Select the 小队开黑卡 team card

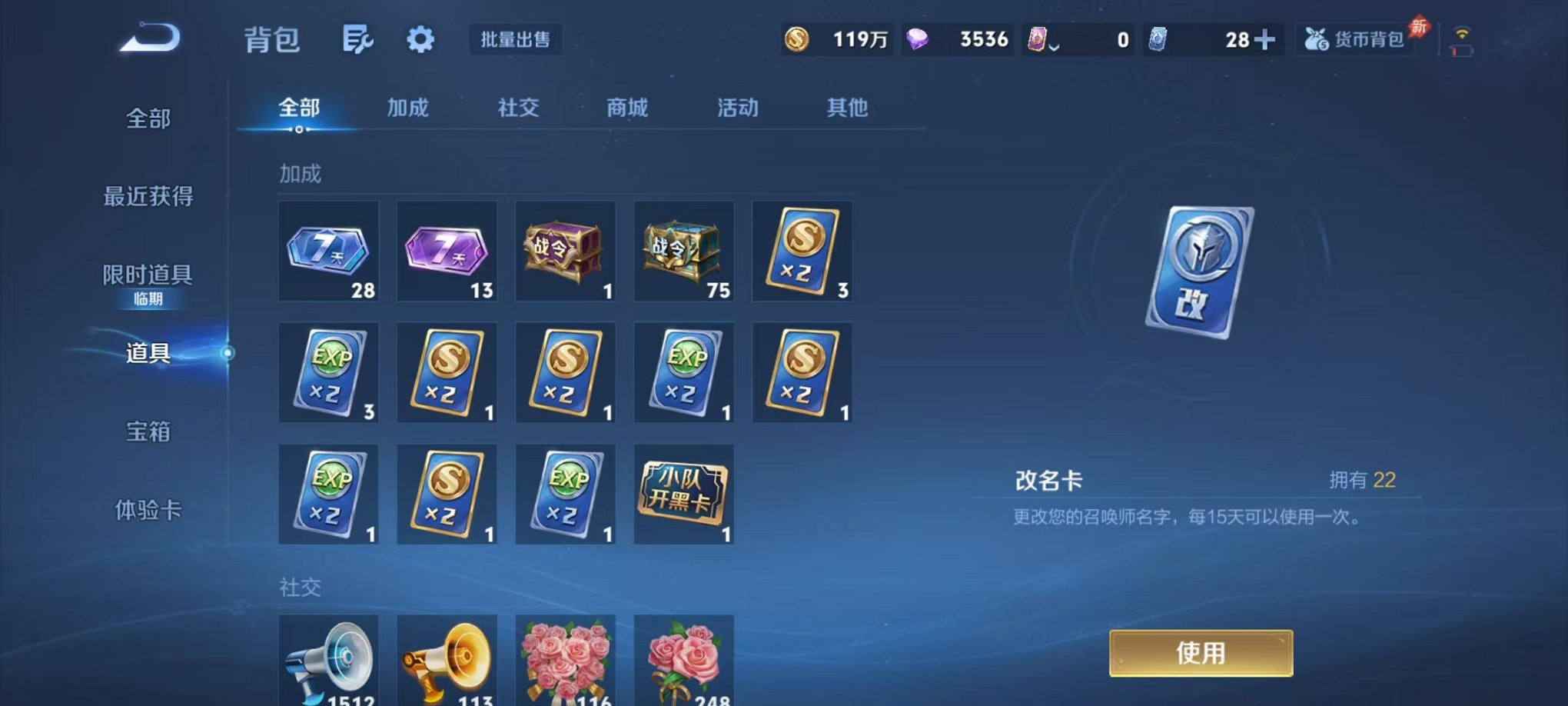[x=683, y=495]
